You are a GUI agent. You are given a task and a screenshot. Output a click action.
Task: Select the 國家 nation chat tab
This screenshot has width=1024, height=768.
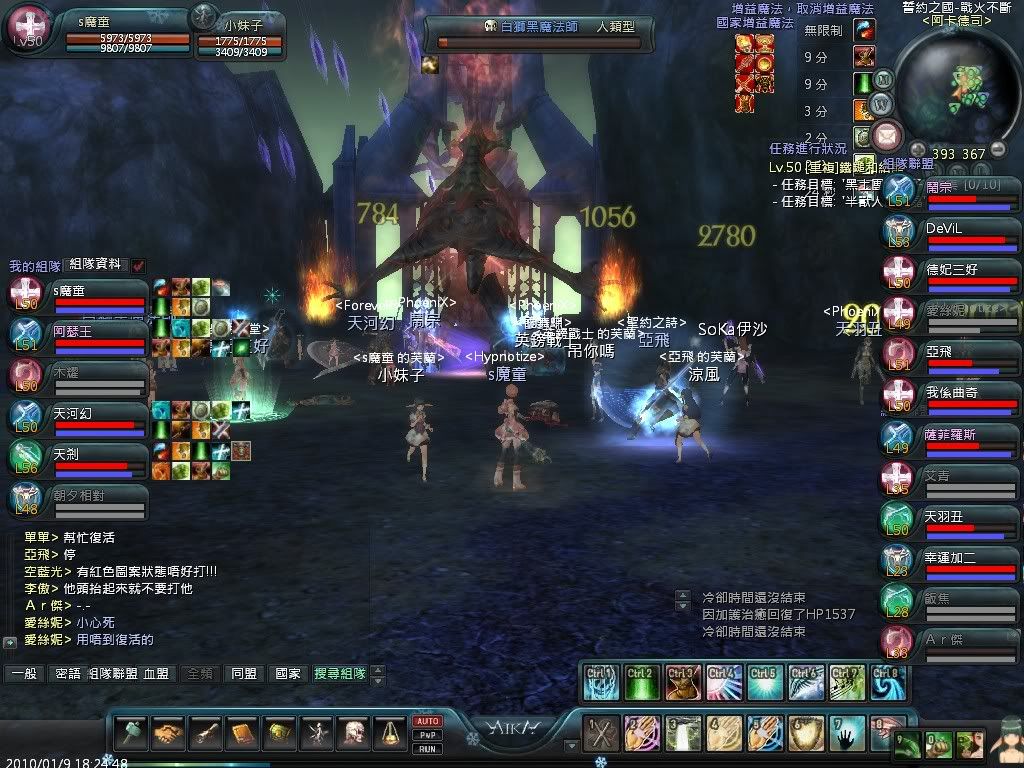coord(287,674)
